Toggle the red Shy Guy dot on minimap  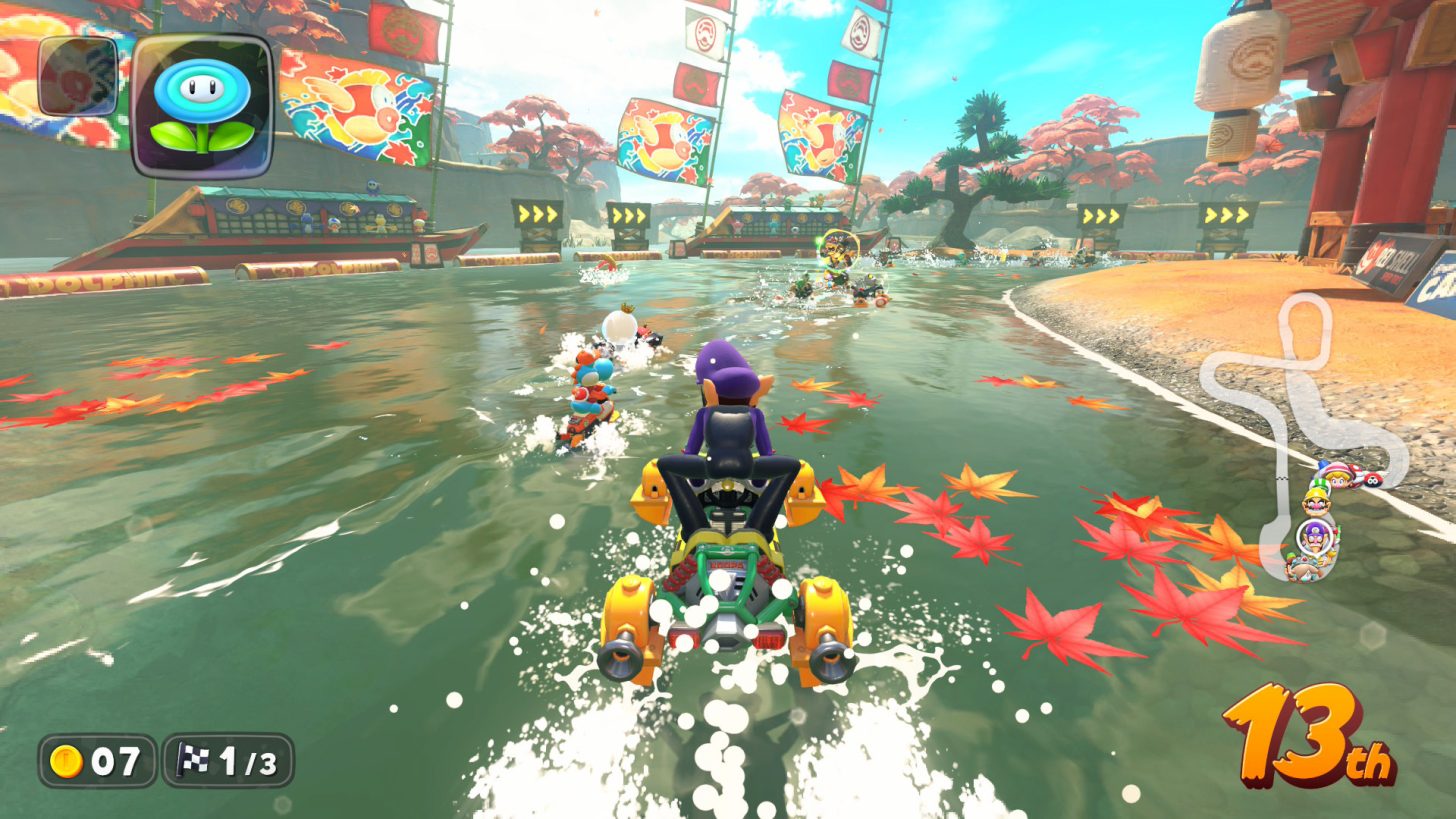[1371, 479]
